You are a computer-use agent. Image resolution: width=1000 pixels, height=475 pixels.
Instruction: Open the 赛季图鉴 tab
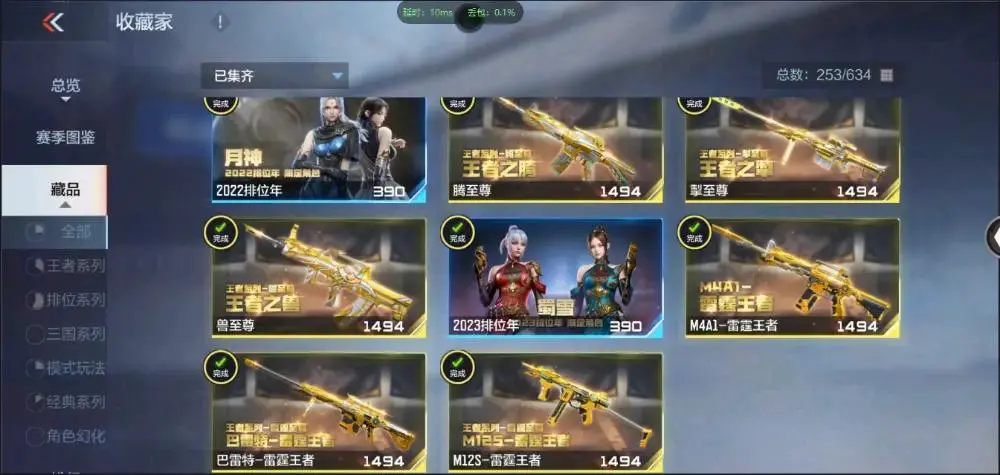click(66, 137)
